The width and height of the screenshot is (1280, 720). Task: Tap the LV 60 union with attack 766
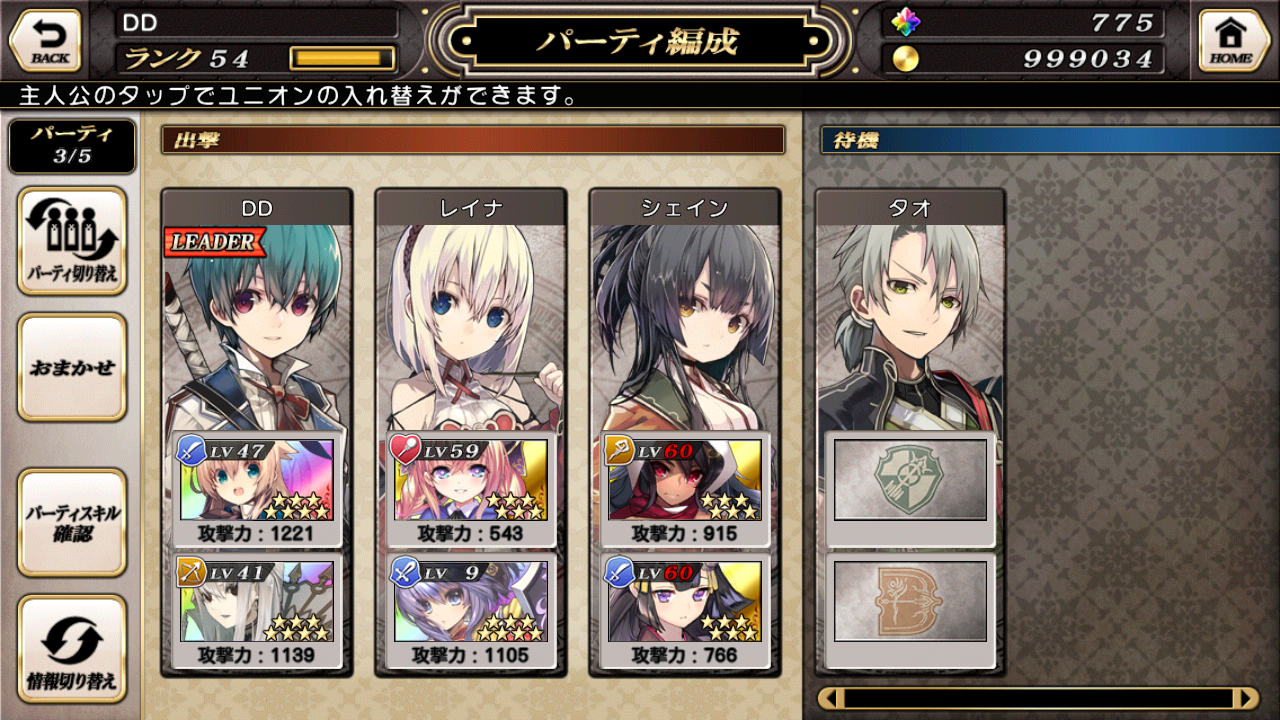click(684, 611)
